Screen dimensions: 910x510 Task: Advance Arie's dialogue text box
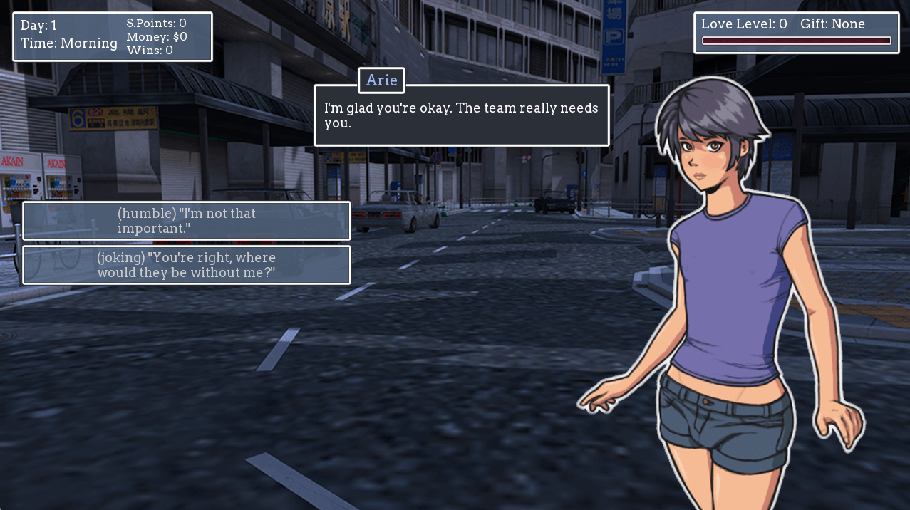461,115
